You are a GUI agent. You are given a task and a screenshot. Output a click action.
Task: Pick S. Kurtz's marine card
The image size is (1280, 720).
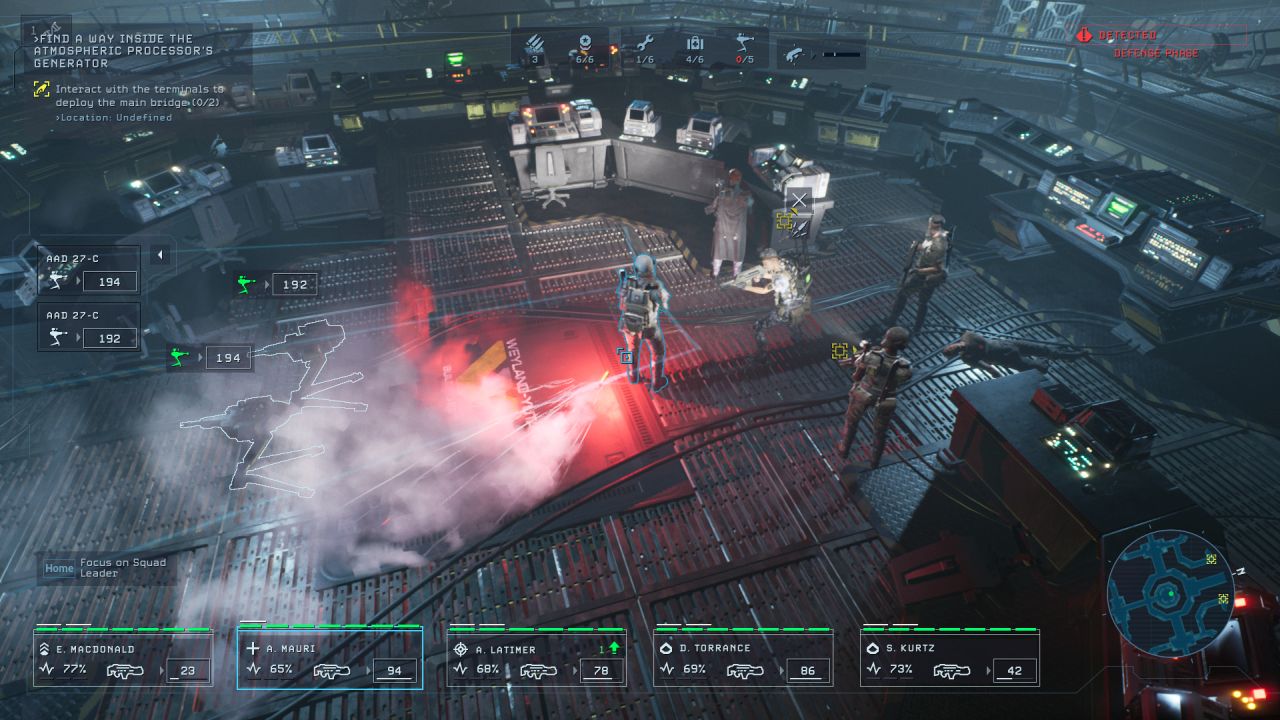point(949,659)
